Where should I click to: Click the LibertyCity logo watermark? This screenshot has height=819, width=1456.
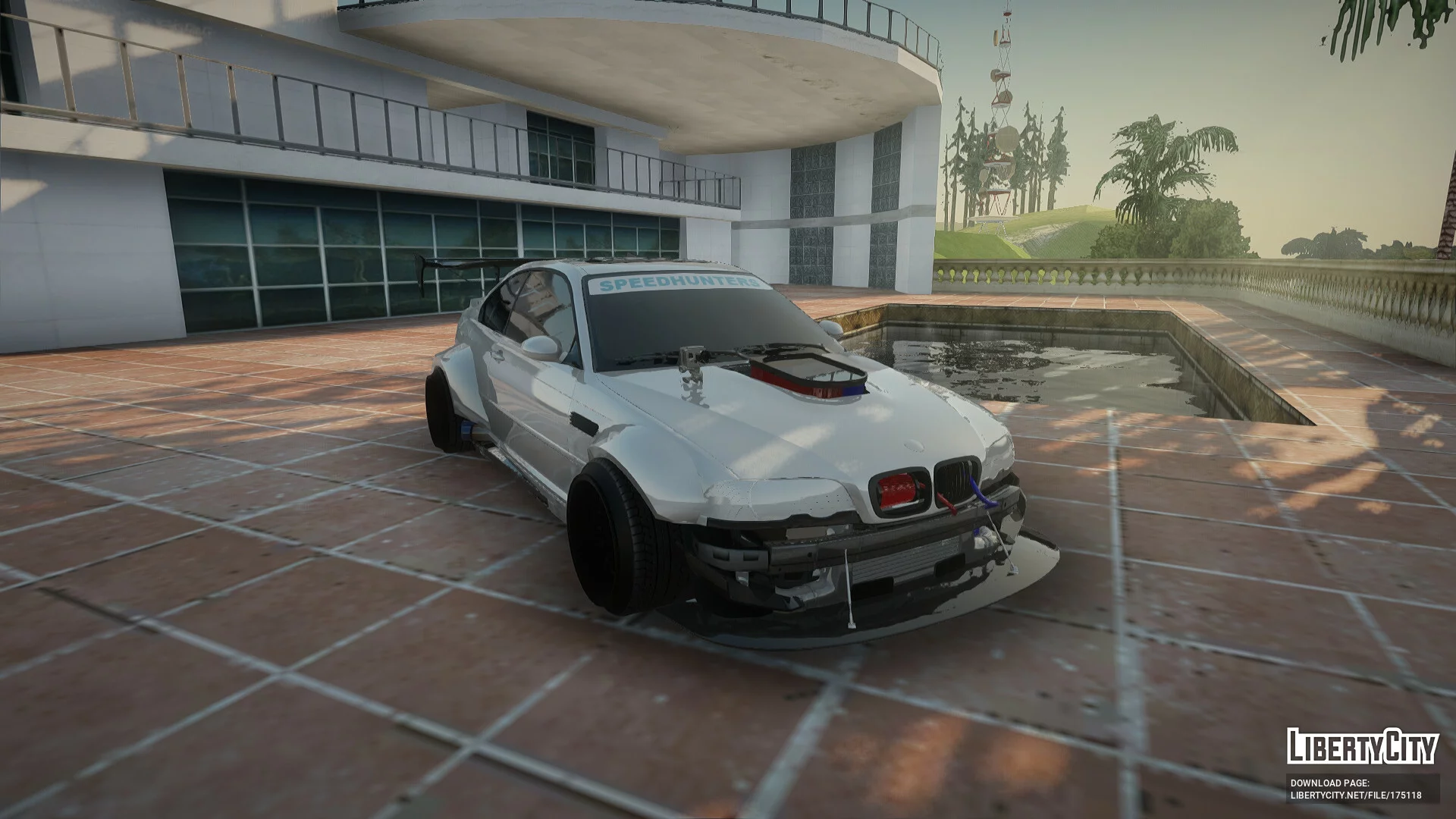(1362, 746)
